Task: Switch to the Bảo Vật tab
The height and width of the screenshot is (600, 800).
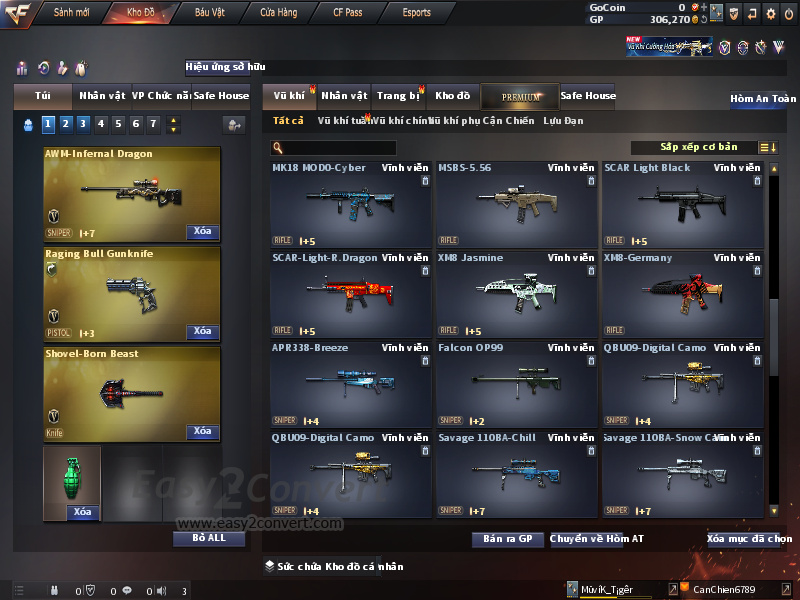Action: click(x=209, y=13)
